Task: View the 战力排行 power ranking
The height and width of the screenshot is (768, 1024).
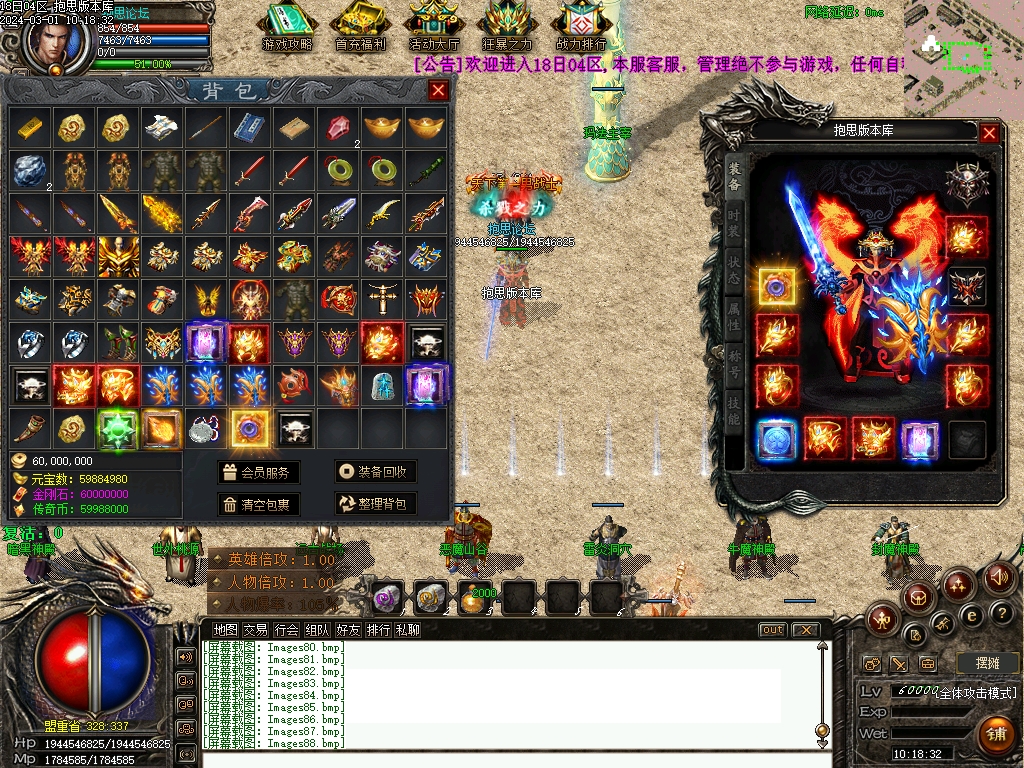Action: [x=581, y=26]
